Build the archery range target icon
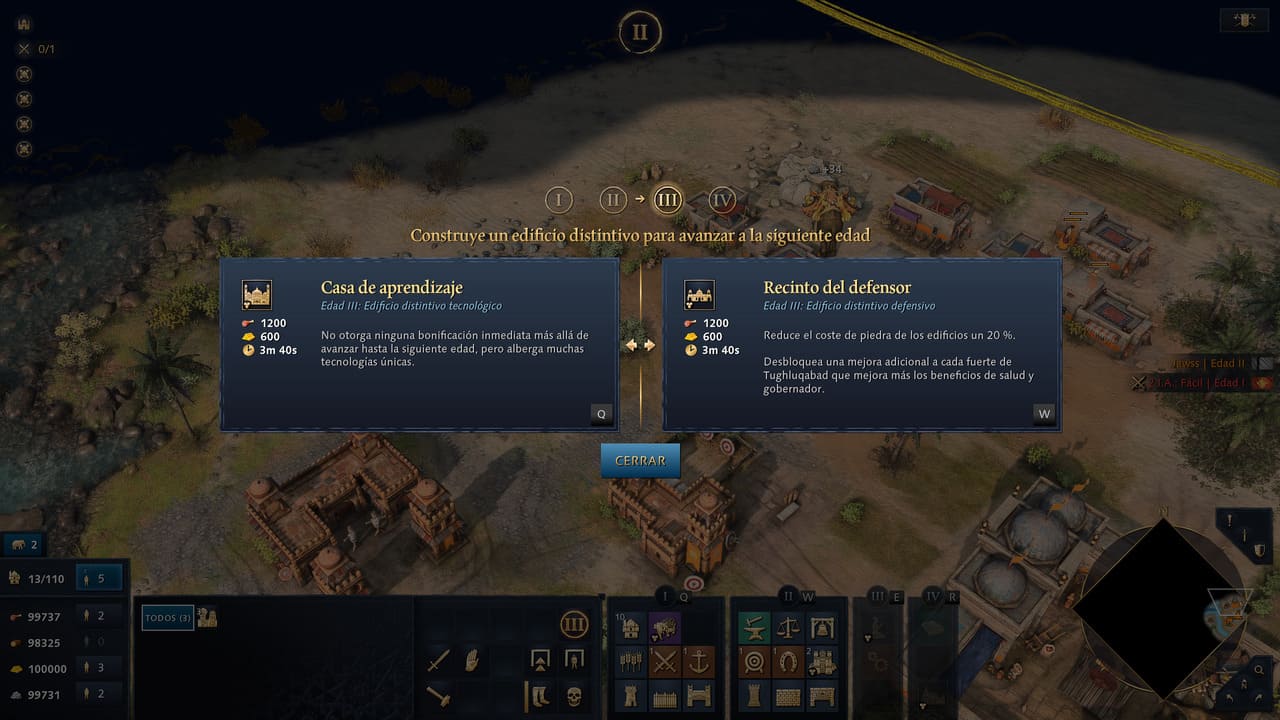This screenshot has width=1280, height=720. pos(754,661)
